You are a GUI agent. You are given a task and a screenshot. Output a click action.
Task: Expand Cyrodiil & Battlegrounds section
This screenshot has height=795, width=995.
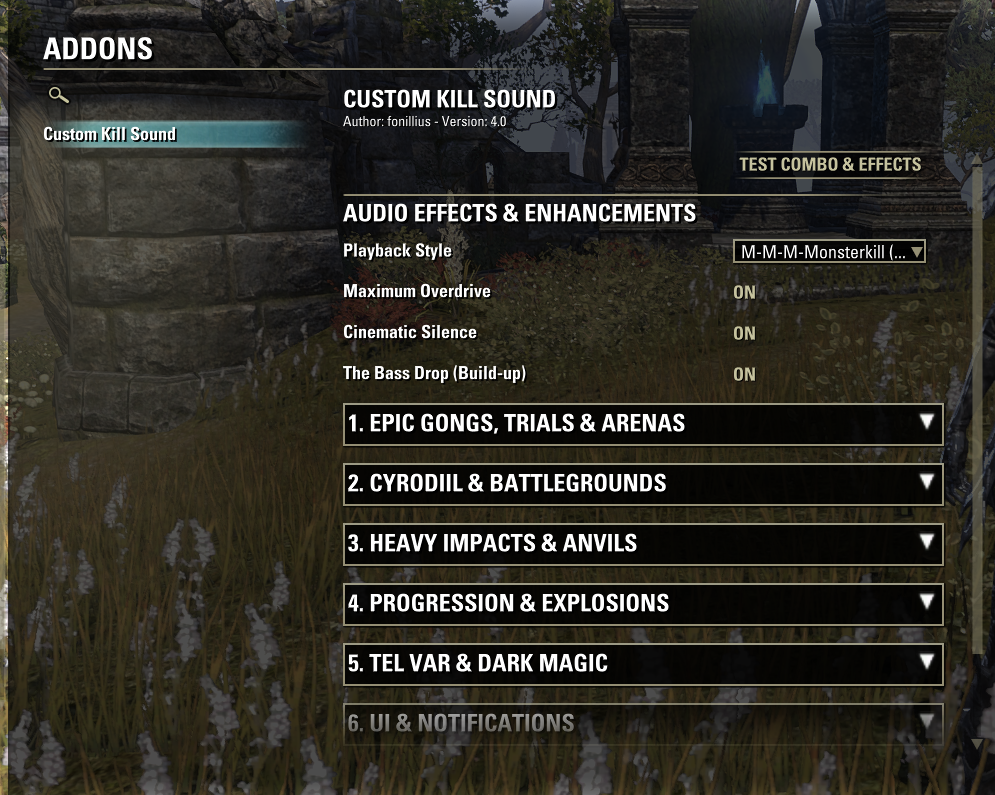click(x=642, y=483)
